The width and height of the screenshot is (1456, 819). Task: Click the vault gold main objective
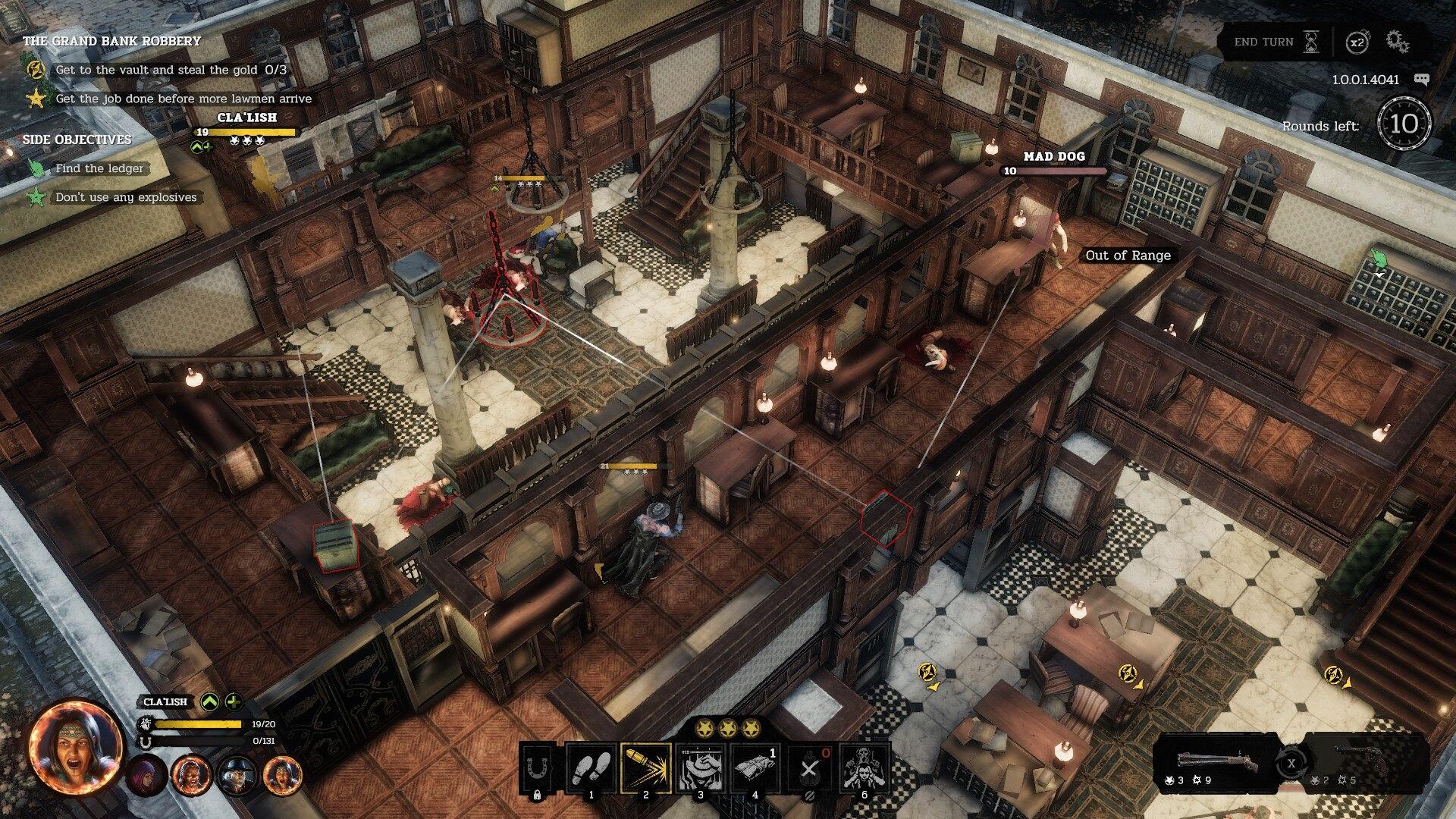(x=171, y=70)
